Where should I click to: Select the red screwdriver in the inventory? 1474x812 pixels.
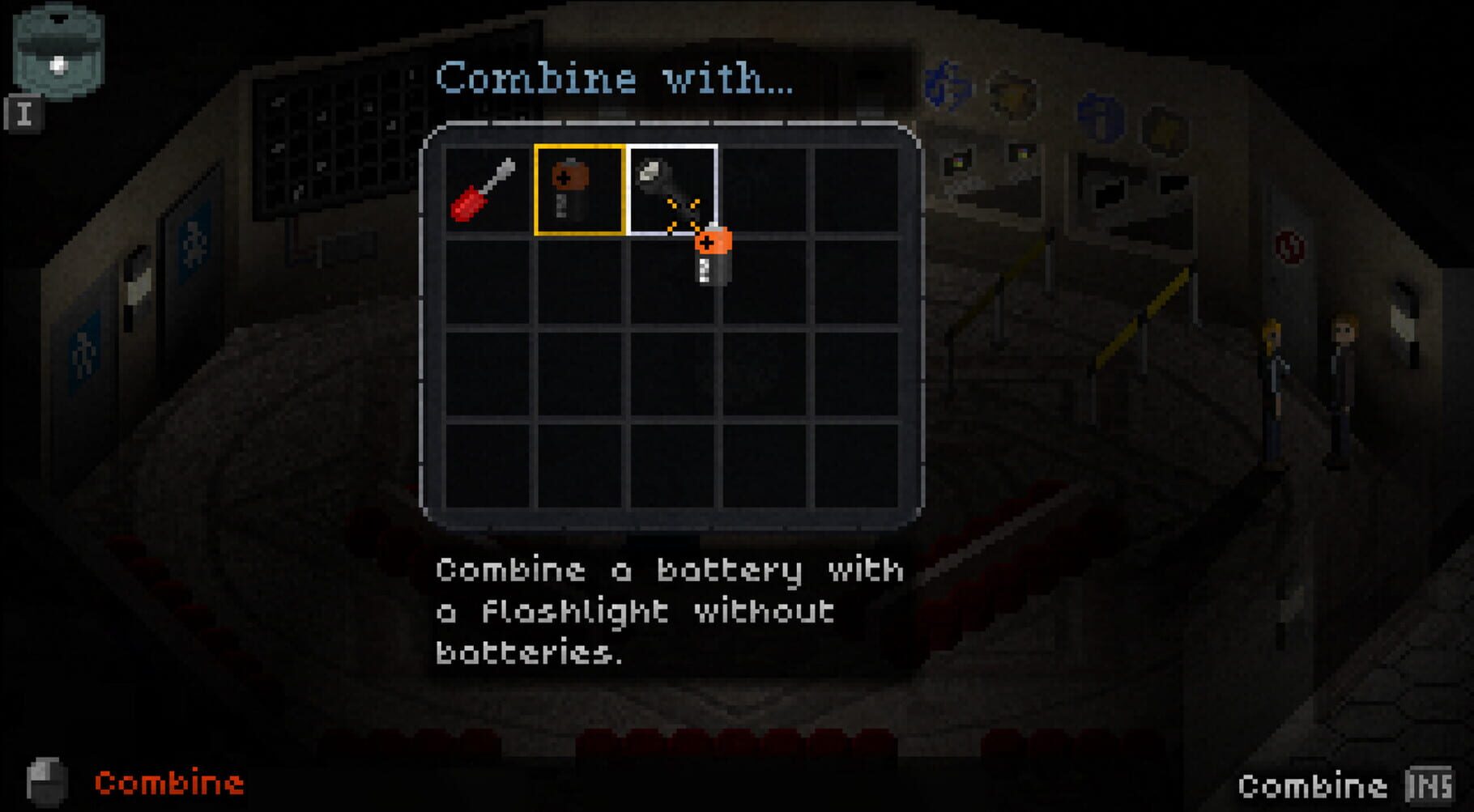point(484,190)
